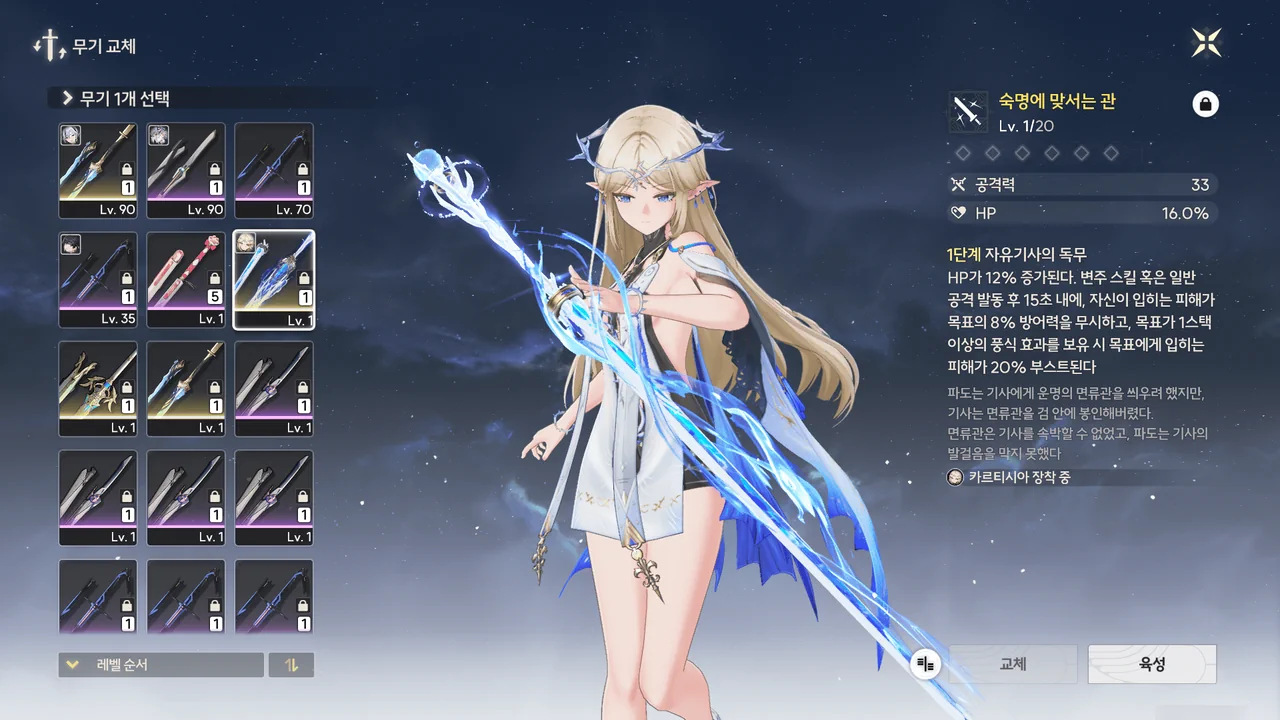The height and width of the screenshot is (720, 1280).
Task: Toggle the weapon lock icon
Action: click(x=1205, y=104)
